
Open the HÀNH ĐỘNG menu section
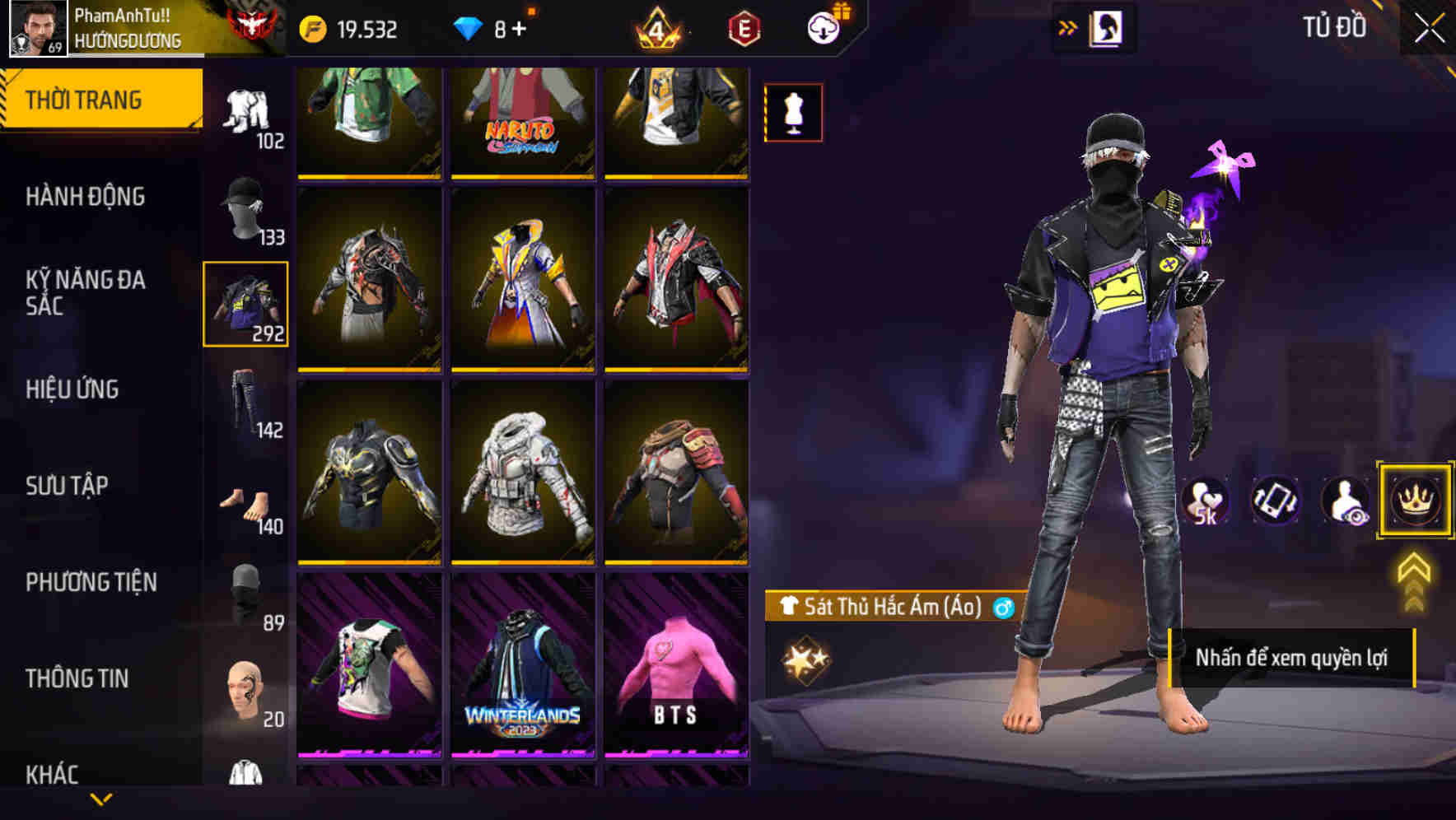coord(86,196)
